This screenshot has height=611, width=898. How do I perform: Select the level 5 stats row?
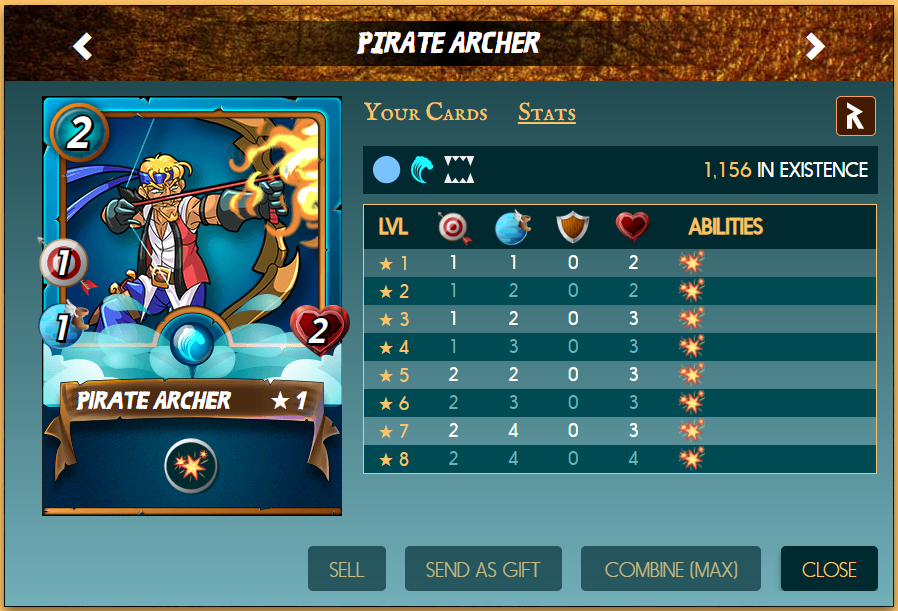(620, 375)
